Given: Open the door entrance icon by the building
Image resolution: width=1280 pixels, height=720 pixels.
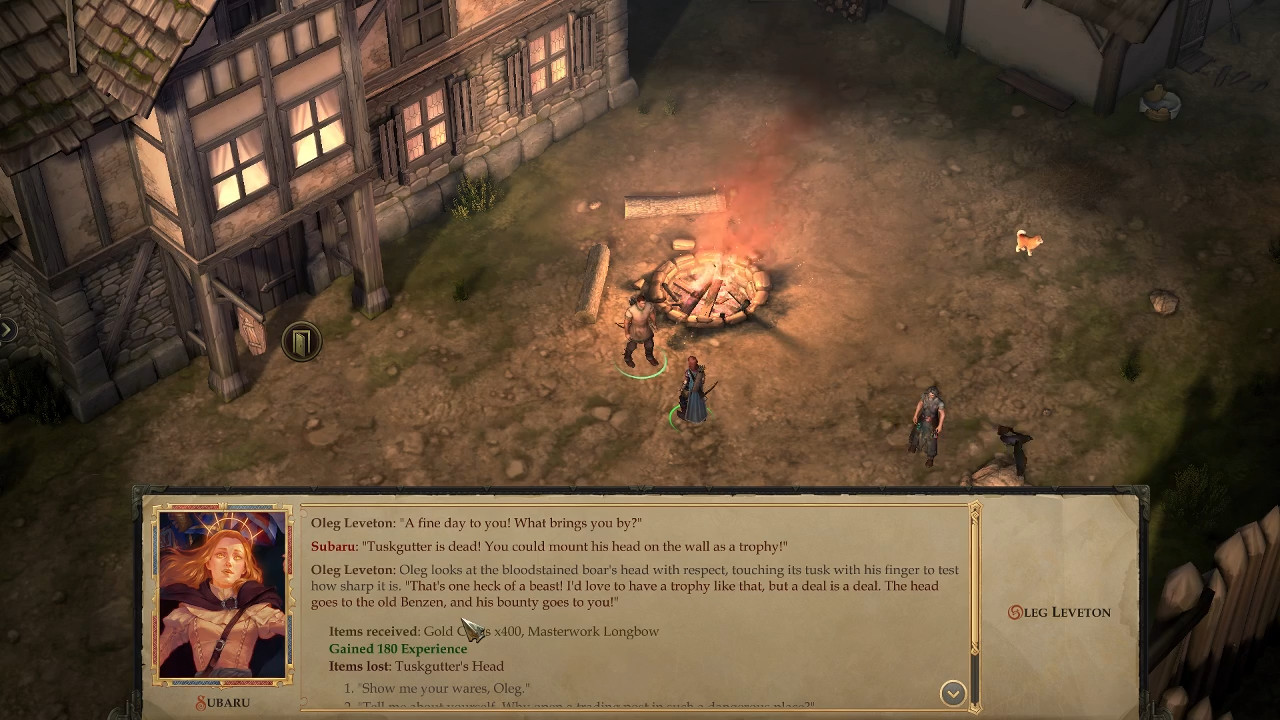Looking at the screenshot, I should [x=301, y=342].
